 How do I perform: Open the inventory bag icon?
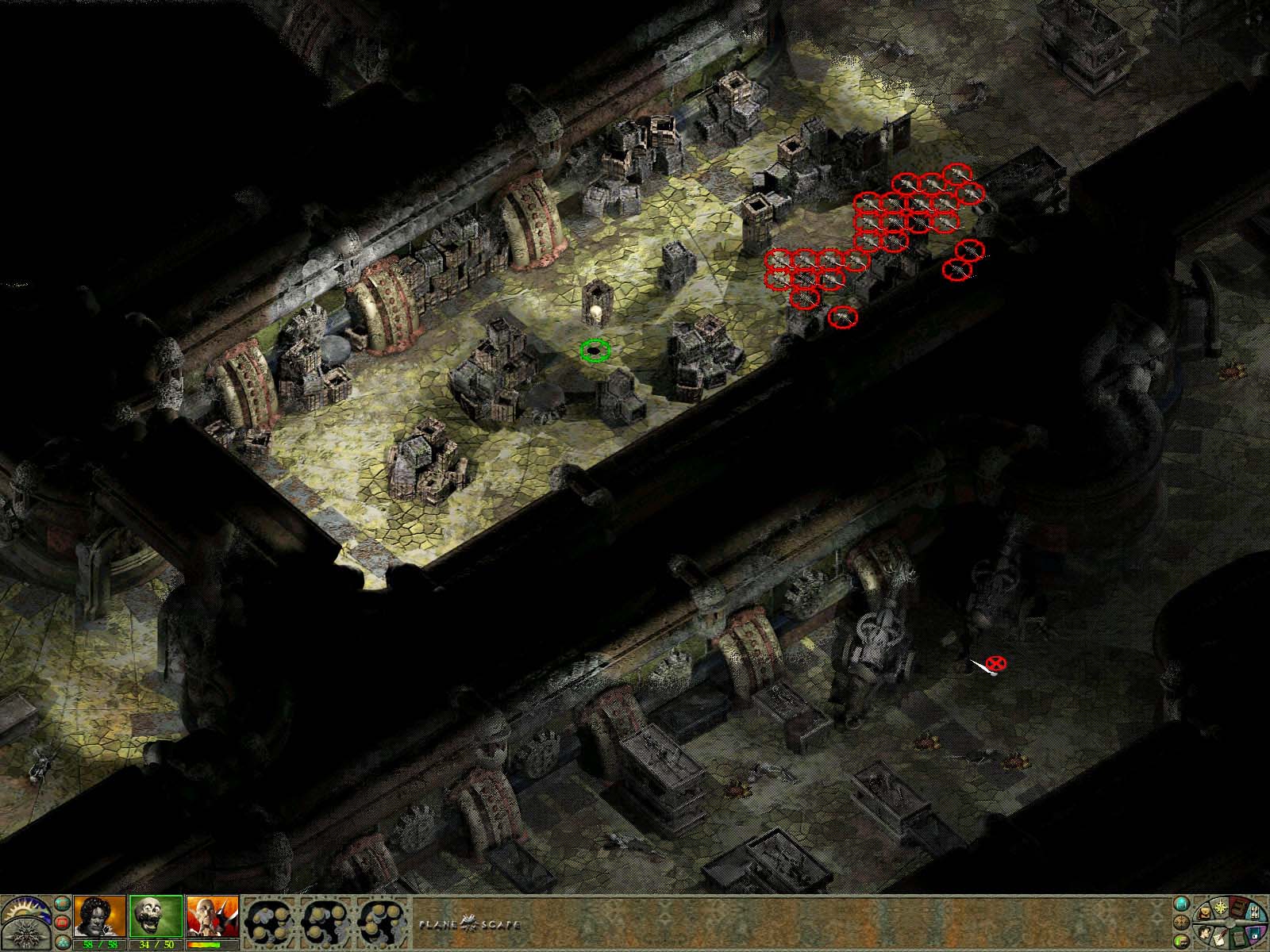pyautogui.click(x=1204, y=913)
